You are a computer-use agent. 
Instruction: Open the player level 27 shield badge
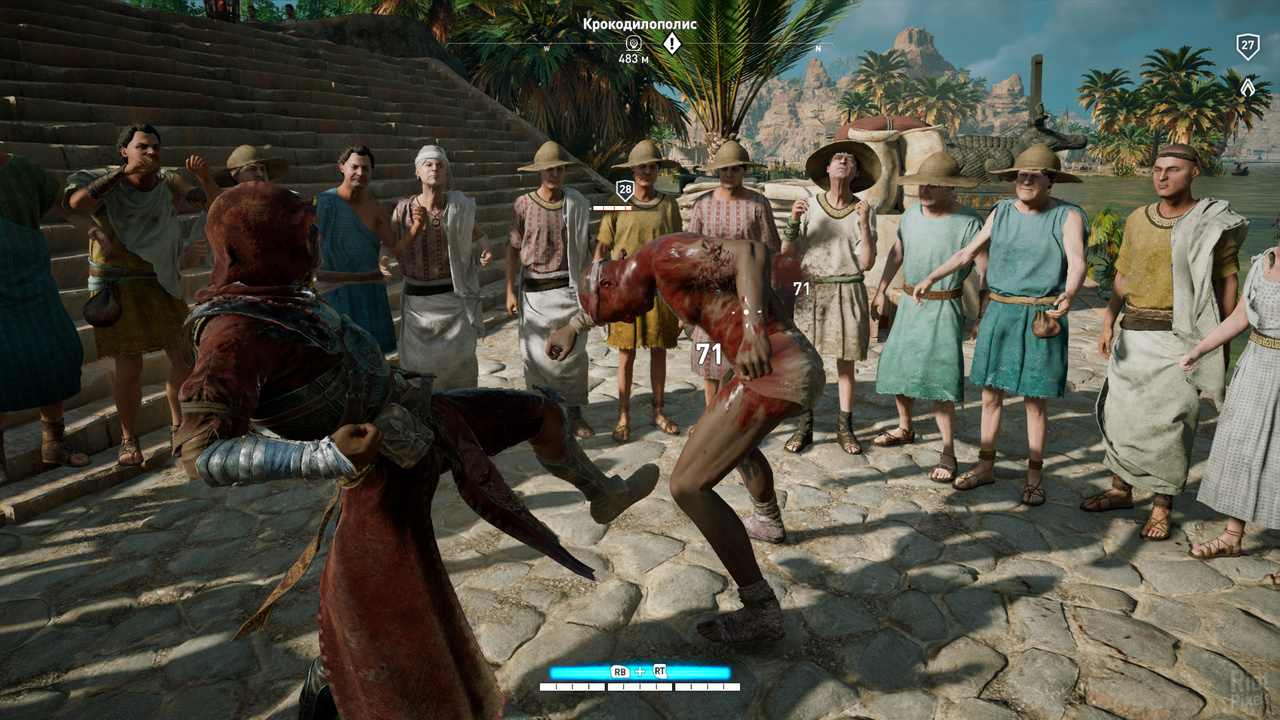click(1247, 46)
